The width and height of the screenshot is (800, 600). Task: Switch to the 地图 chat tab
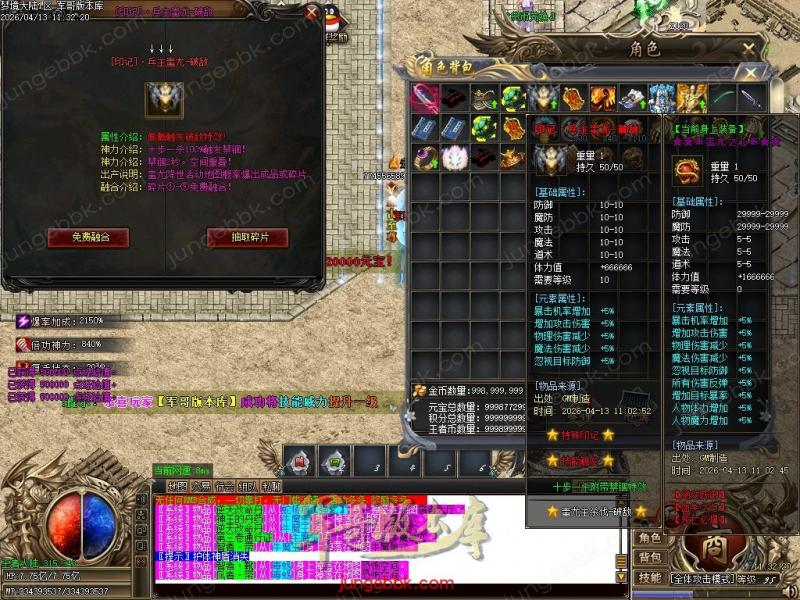[x=178, y=486]
